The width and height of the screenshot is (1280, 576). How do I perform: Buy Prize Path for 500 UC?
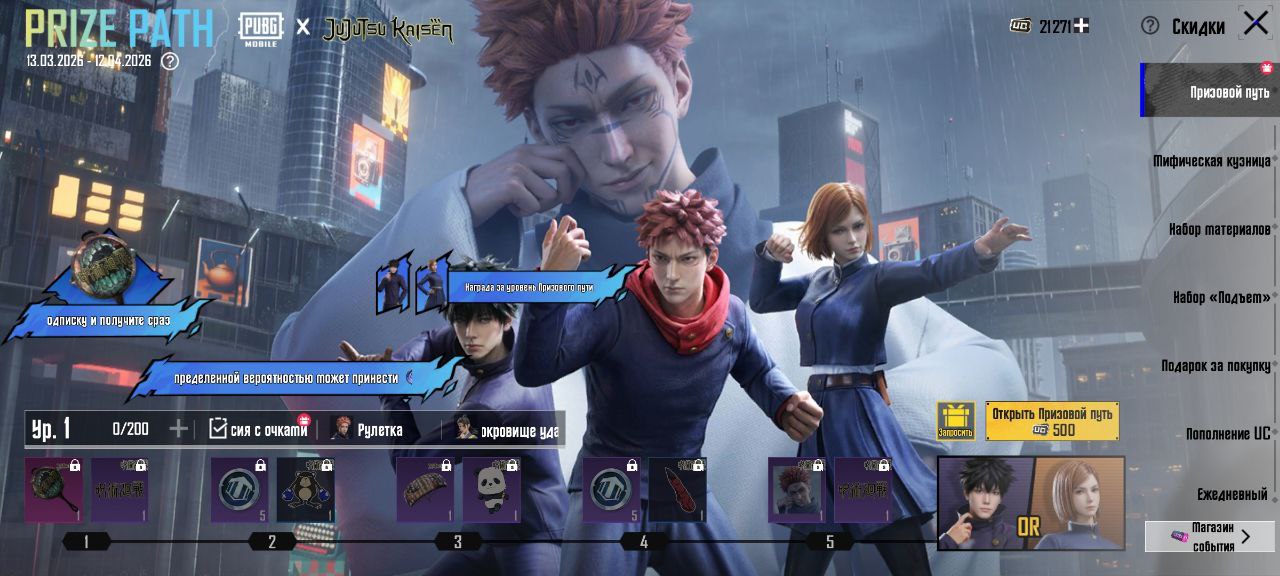click(x=1052, y=421)
